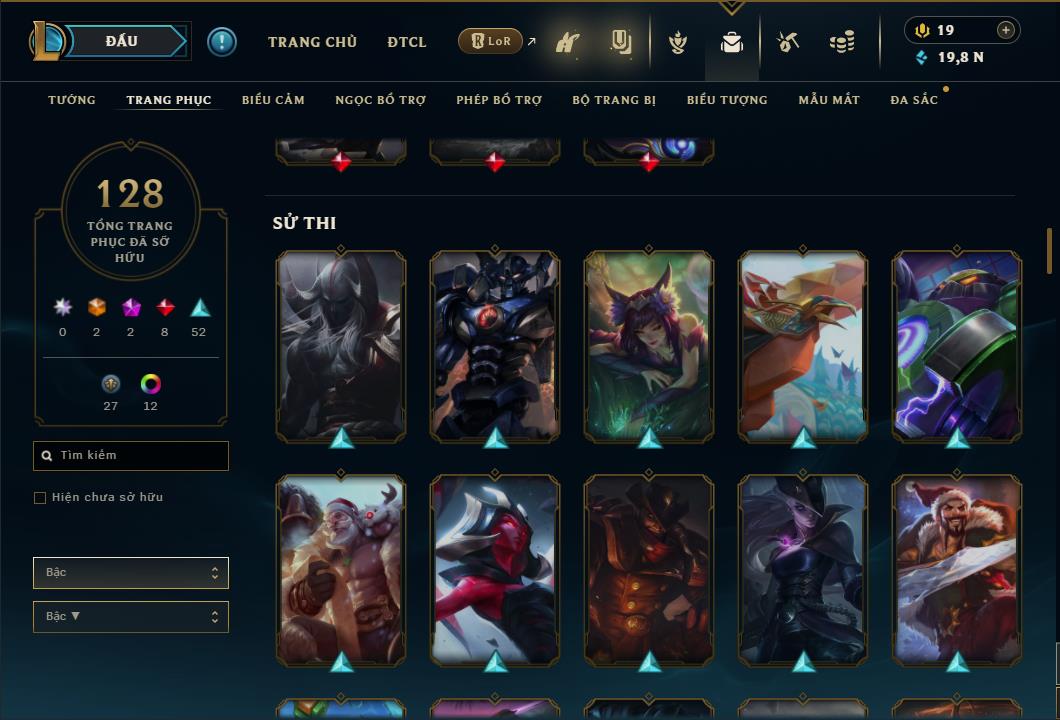Switch to the BIỂU TƯỢNG tab
This screenshot has height=720, width=1060.
[727, 100]
